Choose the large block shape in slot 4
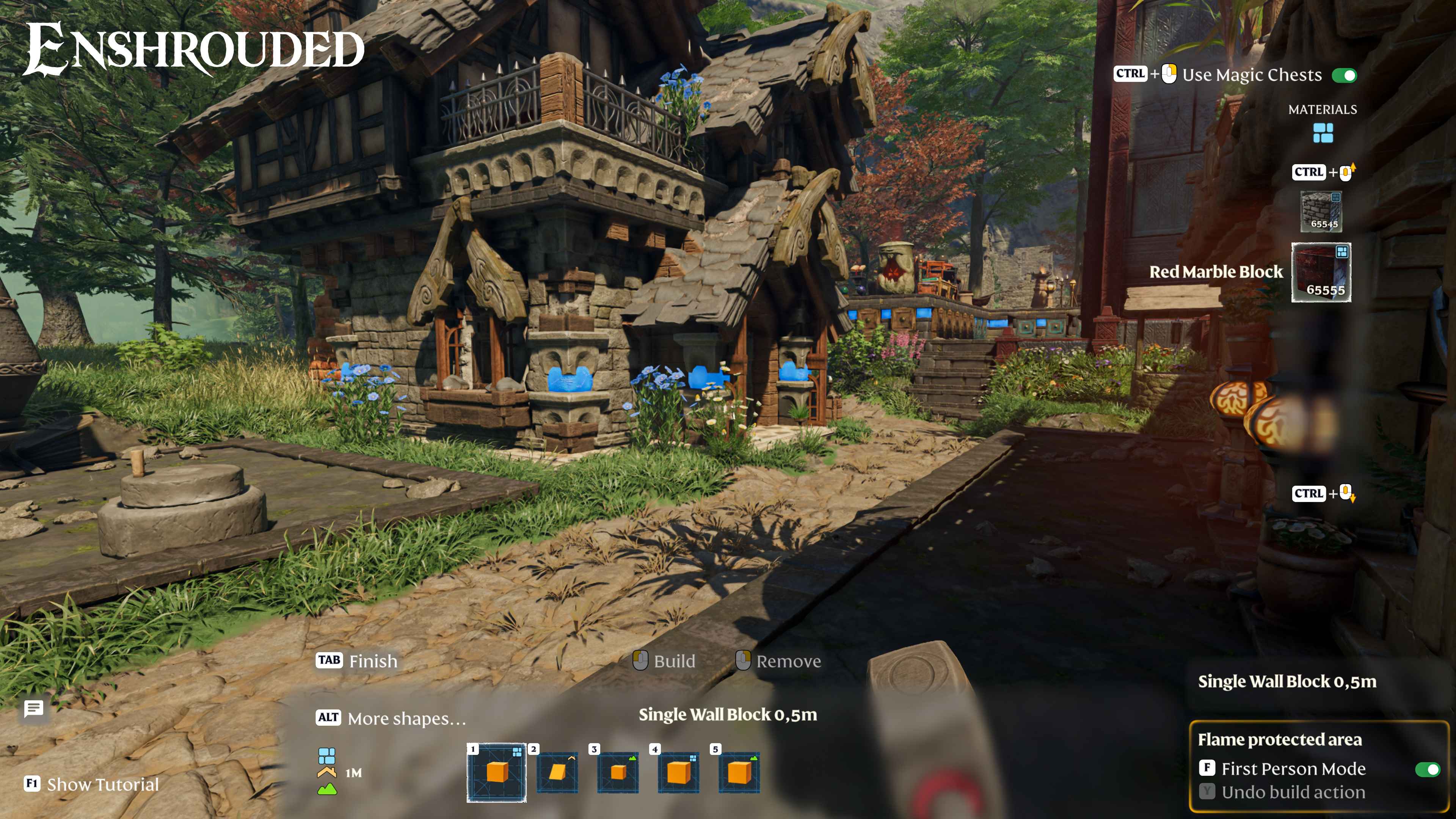 pos(678,772)
